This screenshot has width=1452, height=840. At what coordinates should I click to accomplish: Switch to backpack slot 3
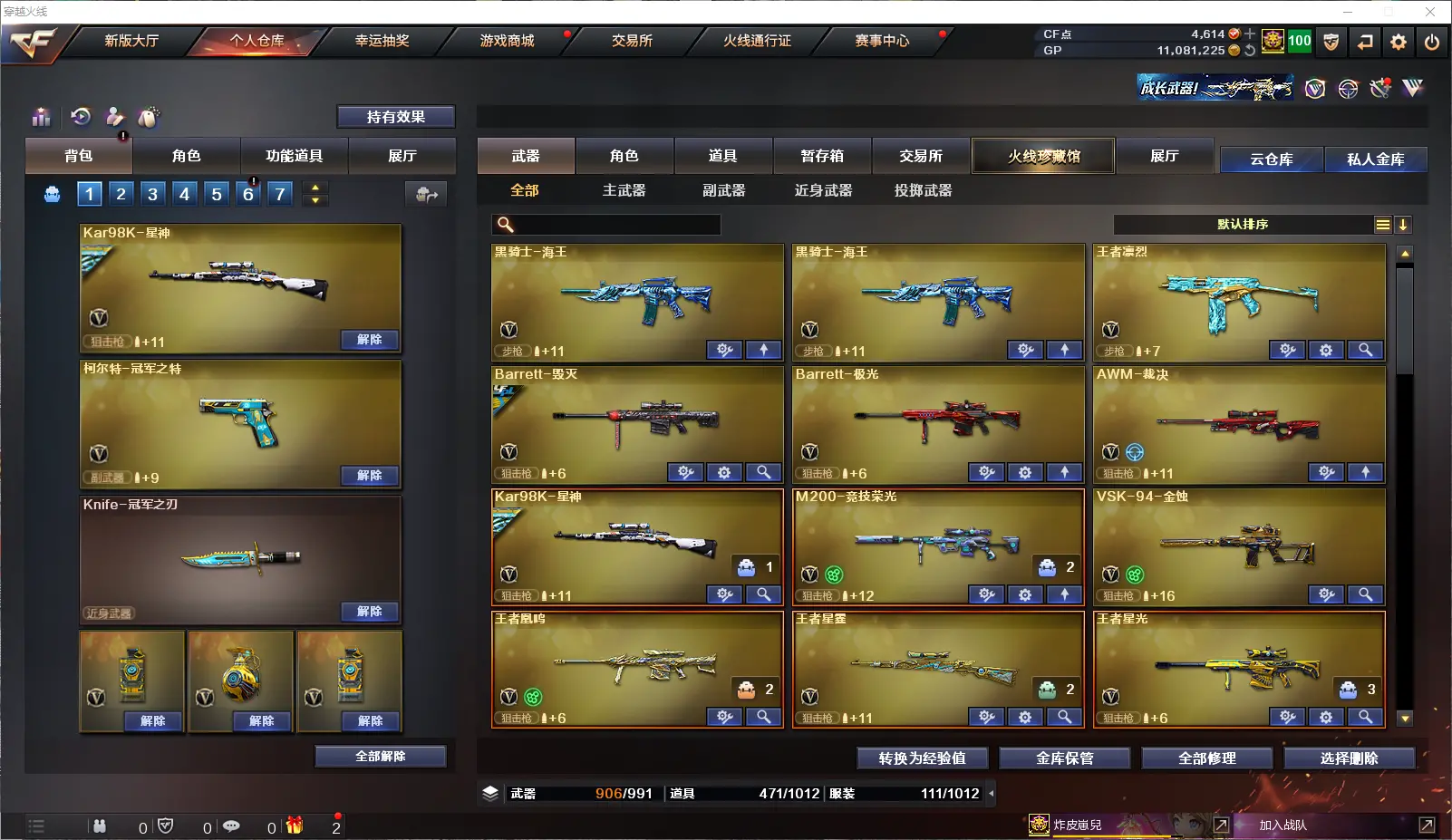[x=152, y=193]
